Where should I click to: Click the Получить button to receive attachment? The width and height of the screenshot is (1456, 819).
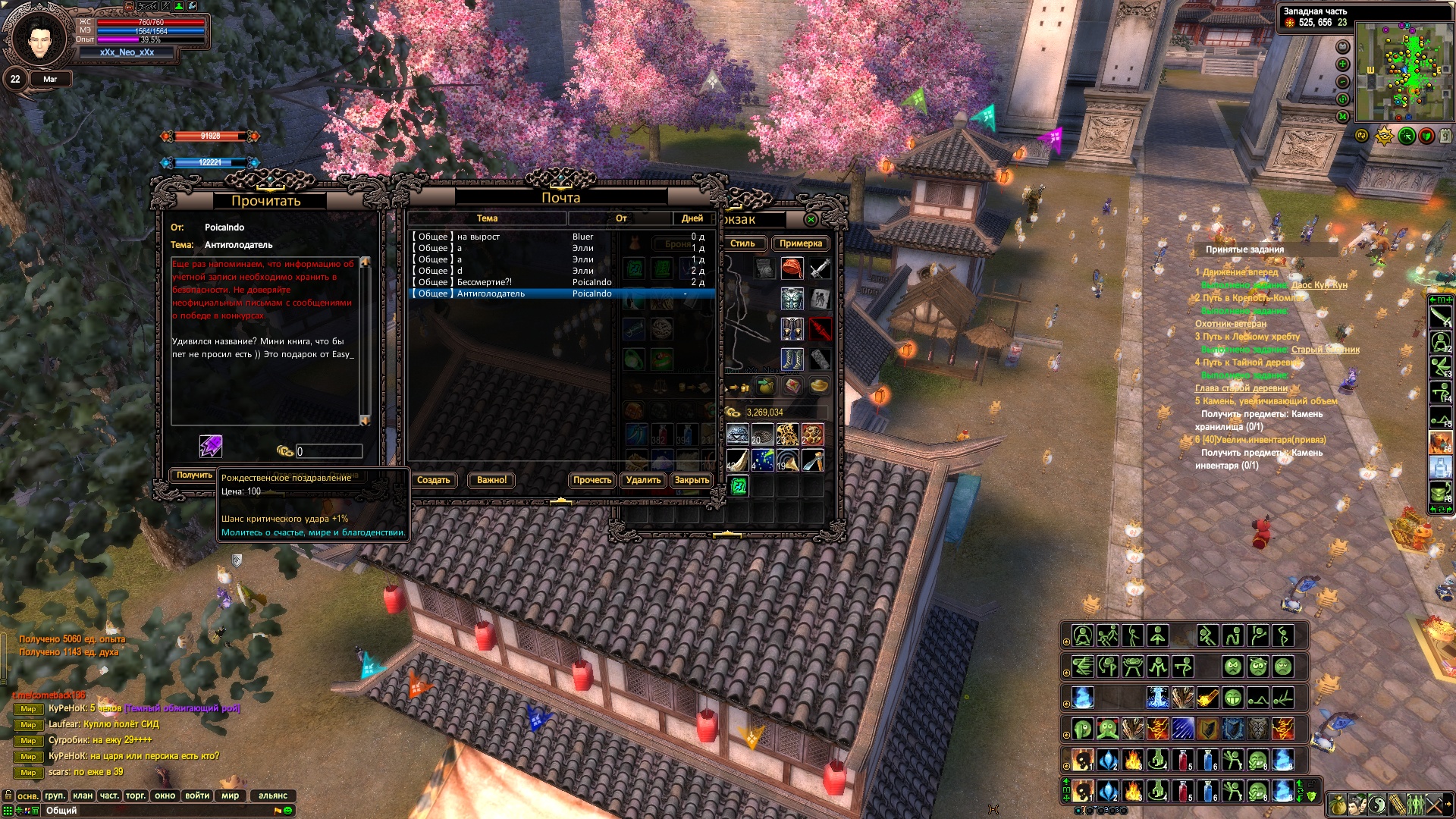(194, 475)
